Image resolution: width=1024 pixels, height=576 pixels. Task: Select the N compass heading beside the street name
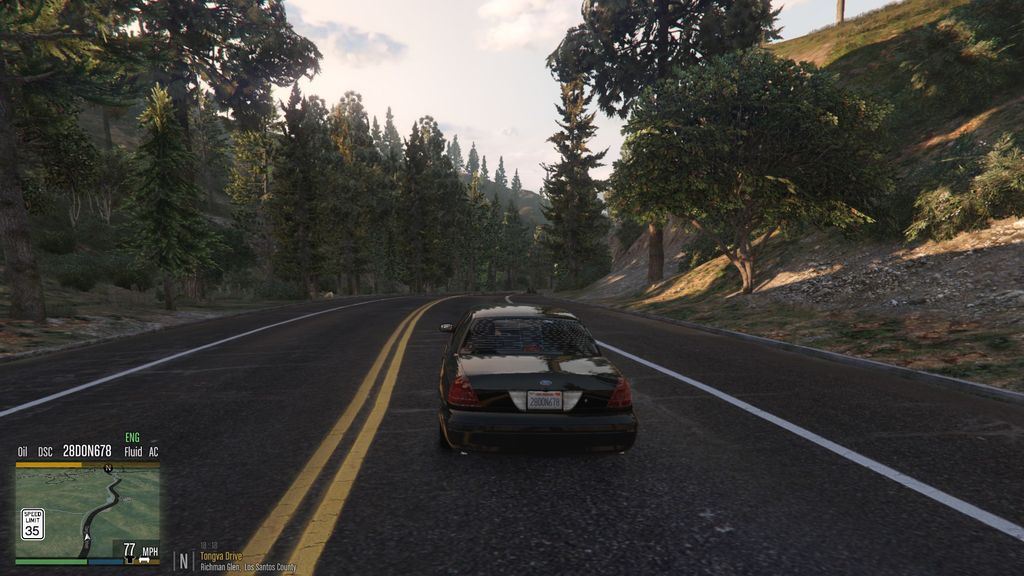pos(185,560)
